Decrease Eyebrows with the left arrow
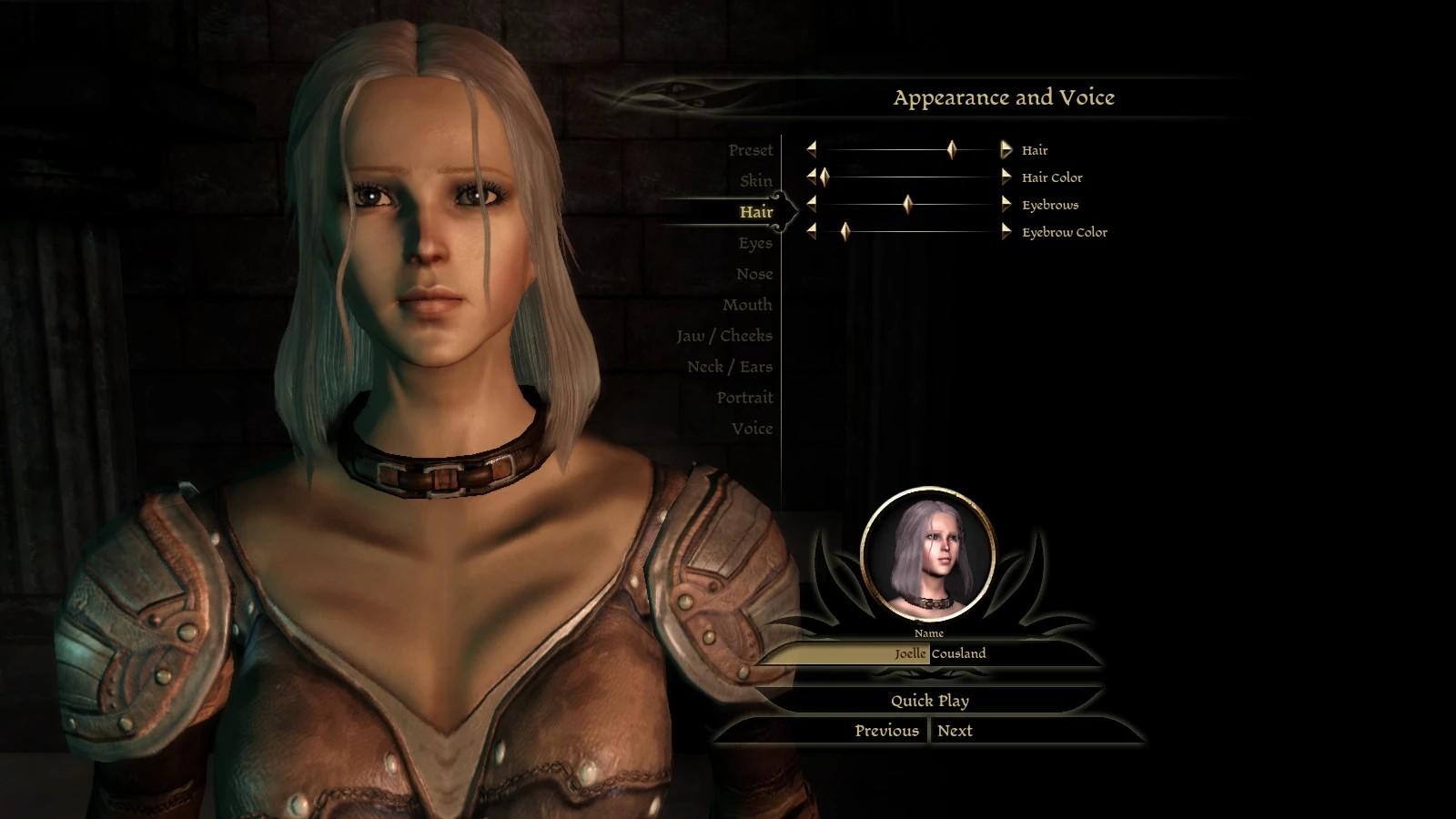The image size is (1456, 819). coord(811,204)
